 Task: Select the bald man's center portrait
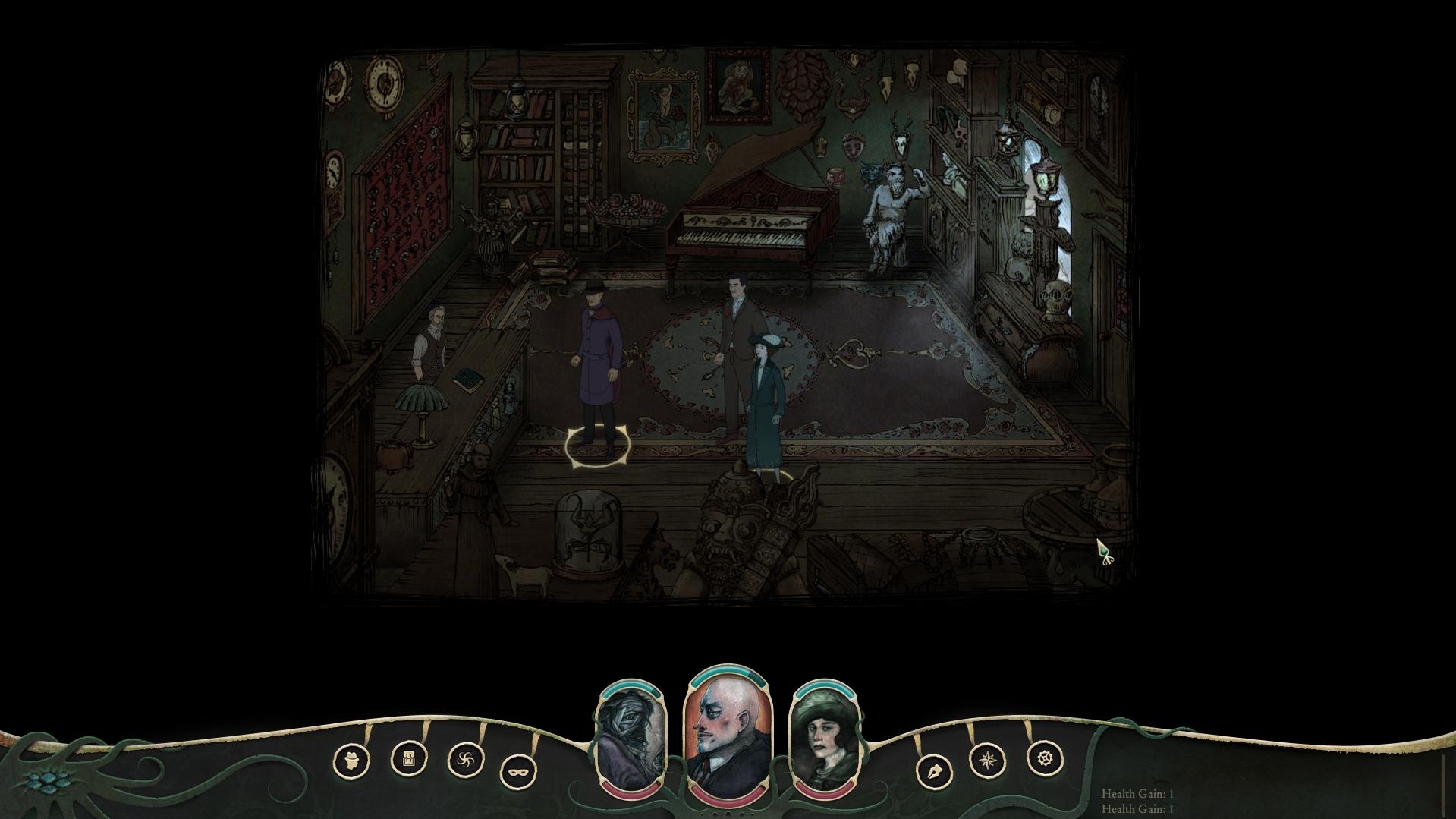tap(728, 734)
